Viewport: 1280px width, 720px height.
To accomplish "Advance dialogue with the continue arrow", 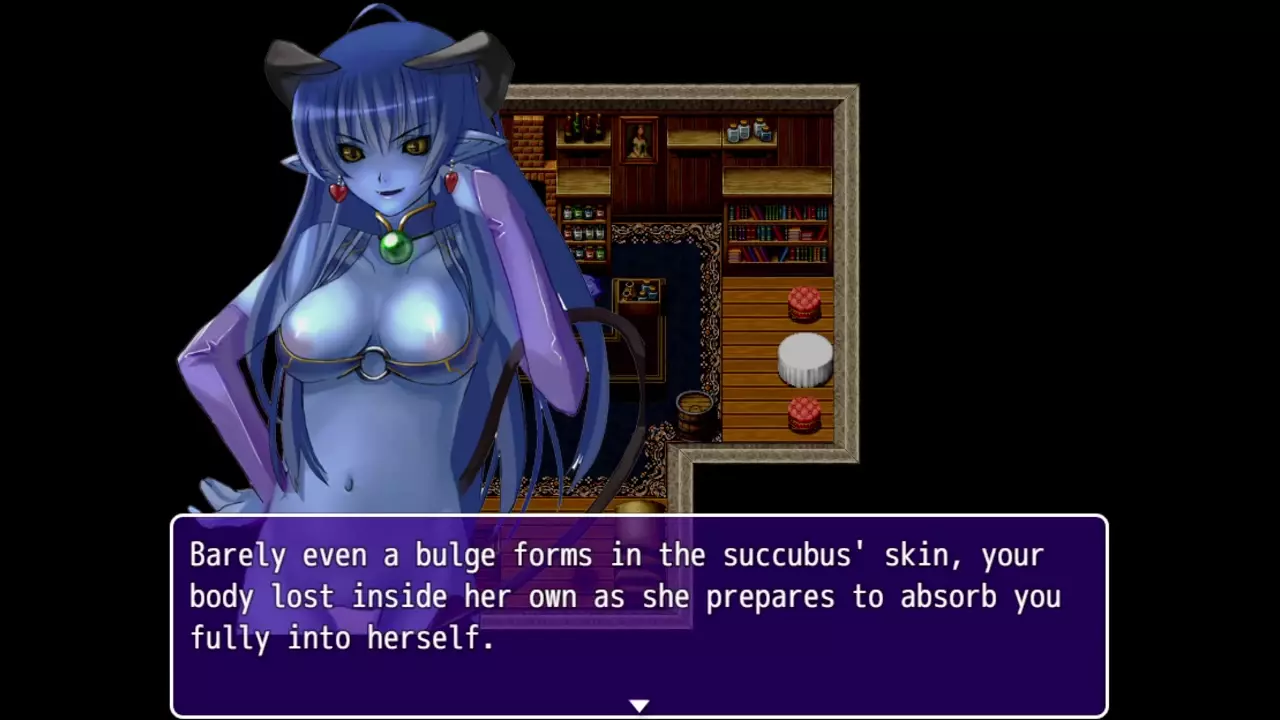I will point(639,706).
